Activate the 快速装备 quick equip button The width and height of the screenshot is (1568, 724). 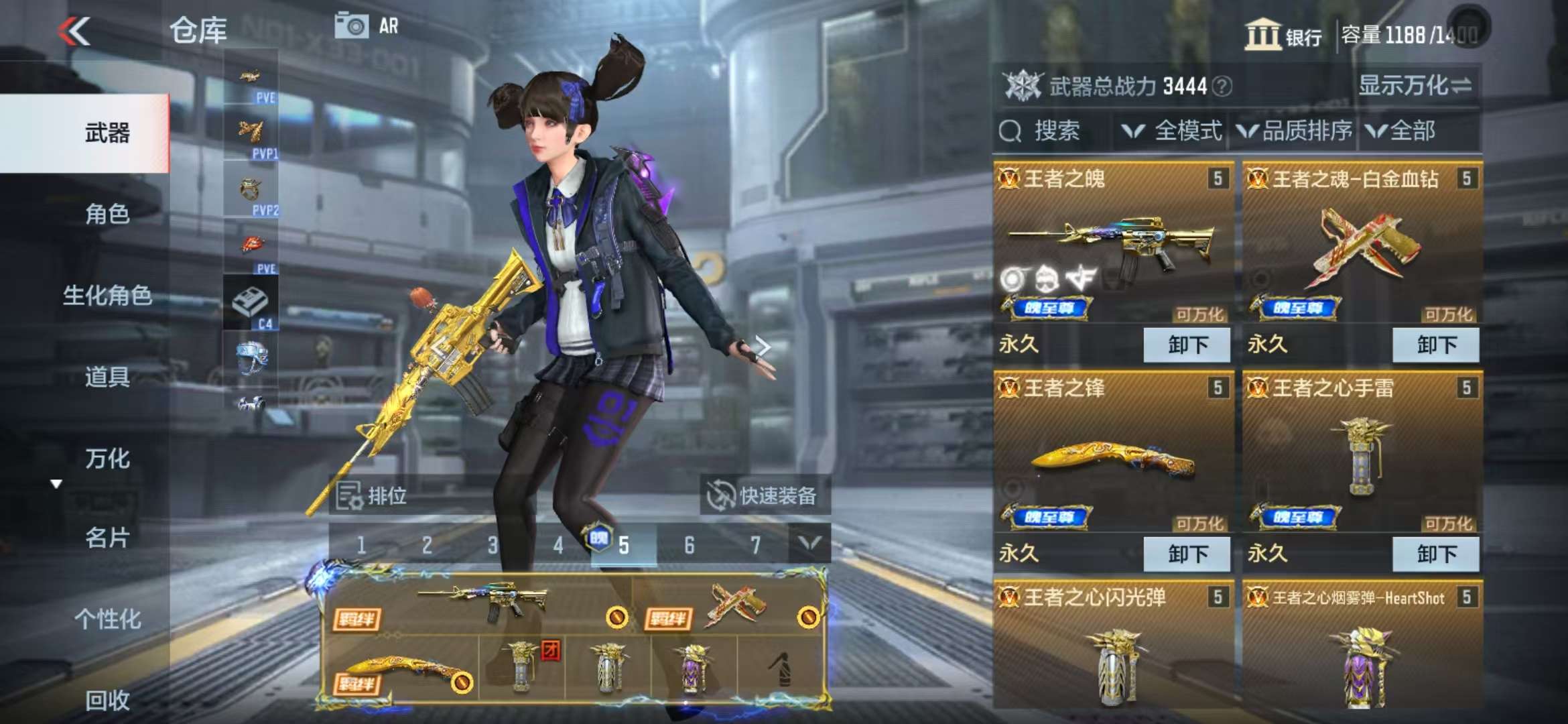[765, 496]
